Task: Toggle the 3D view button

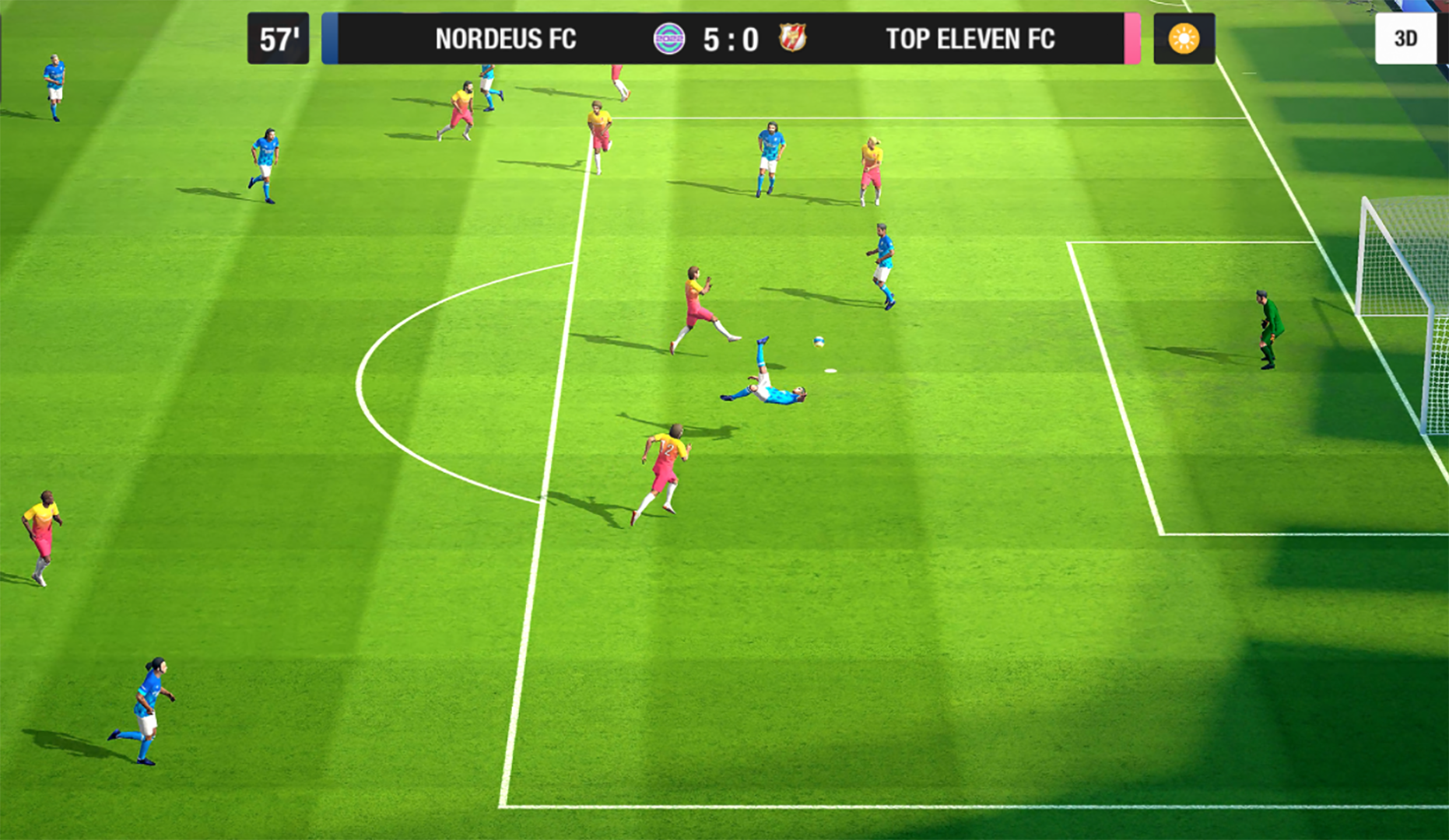Action: [1405, 39]
